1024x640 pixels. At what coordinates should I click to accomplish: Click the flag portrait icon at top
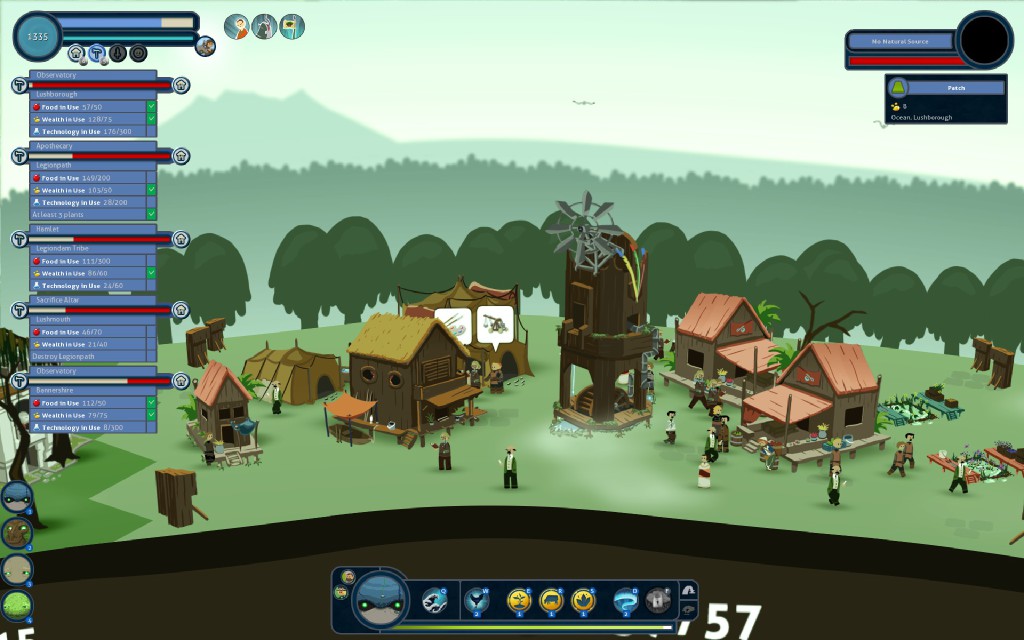292,27
